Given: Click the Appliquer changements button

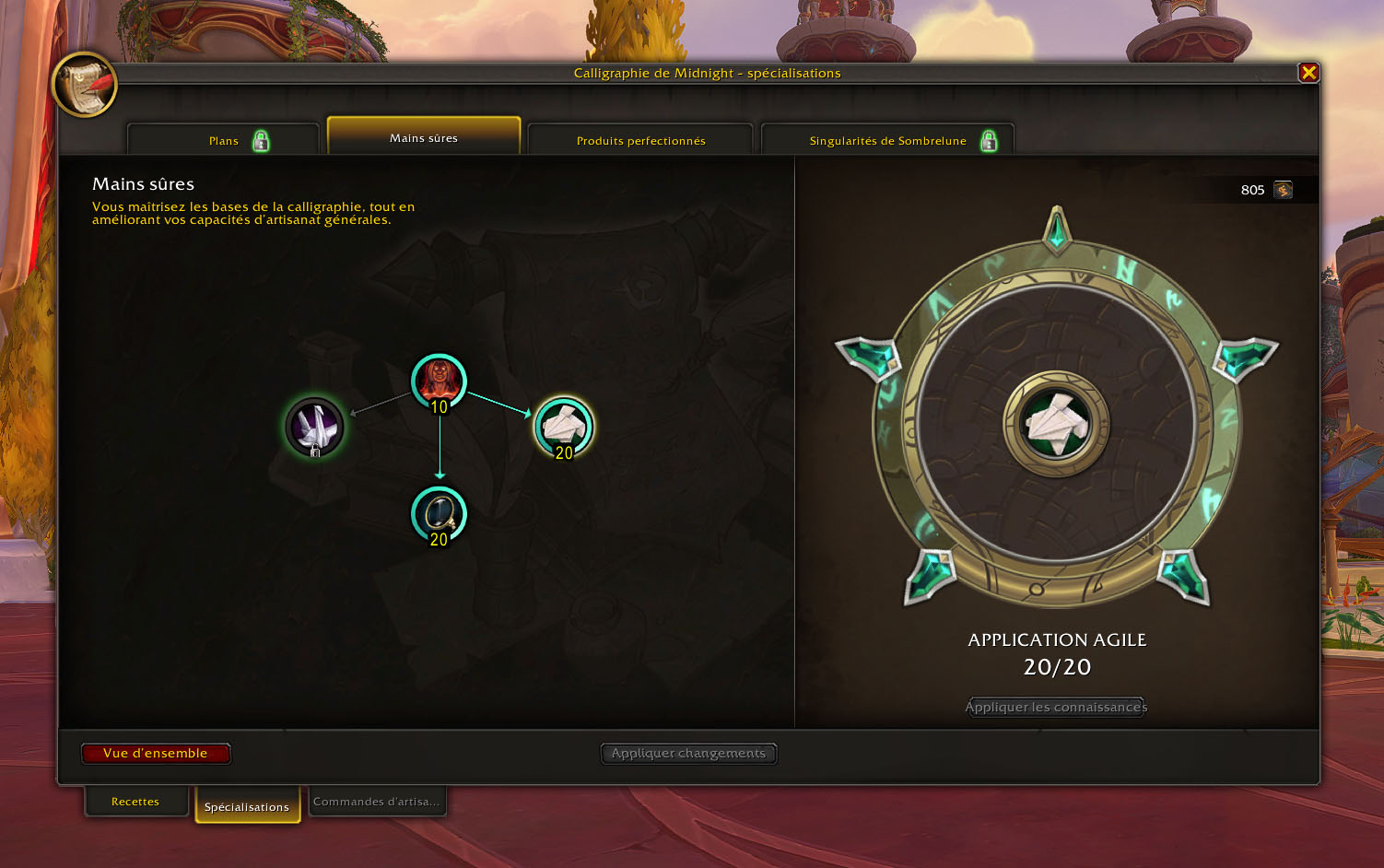Looking at the screenshot, I should coord(688,754).
